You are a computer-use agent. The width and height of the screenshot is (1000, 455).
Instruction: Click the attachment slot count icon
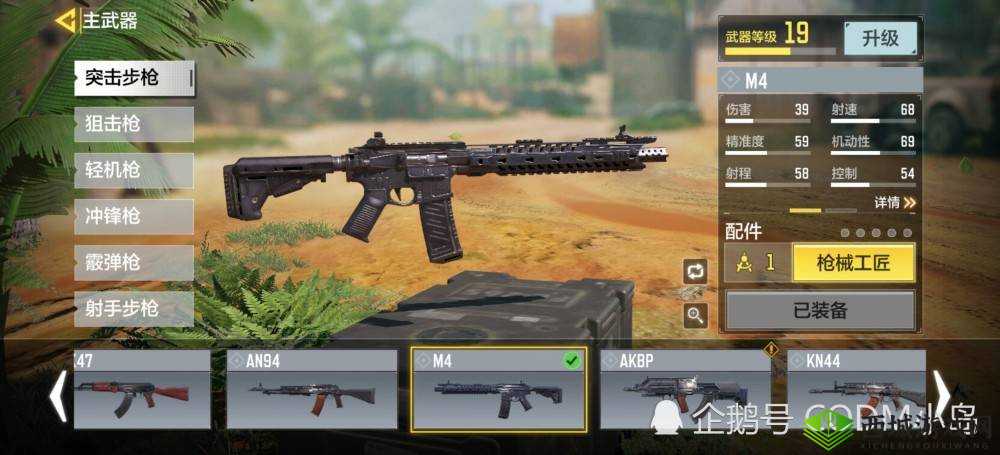click(757, 263)
